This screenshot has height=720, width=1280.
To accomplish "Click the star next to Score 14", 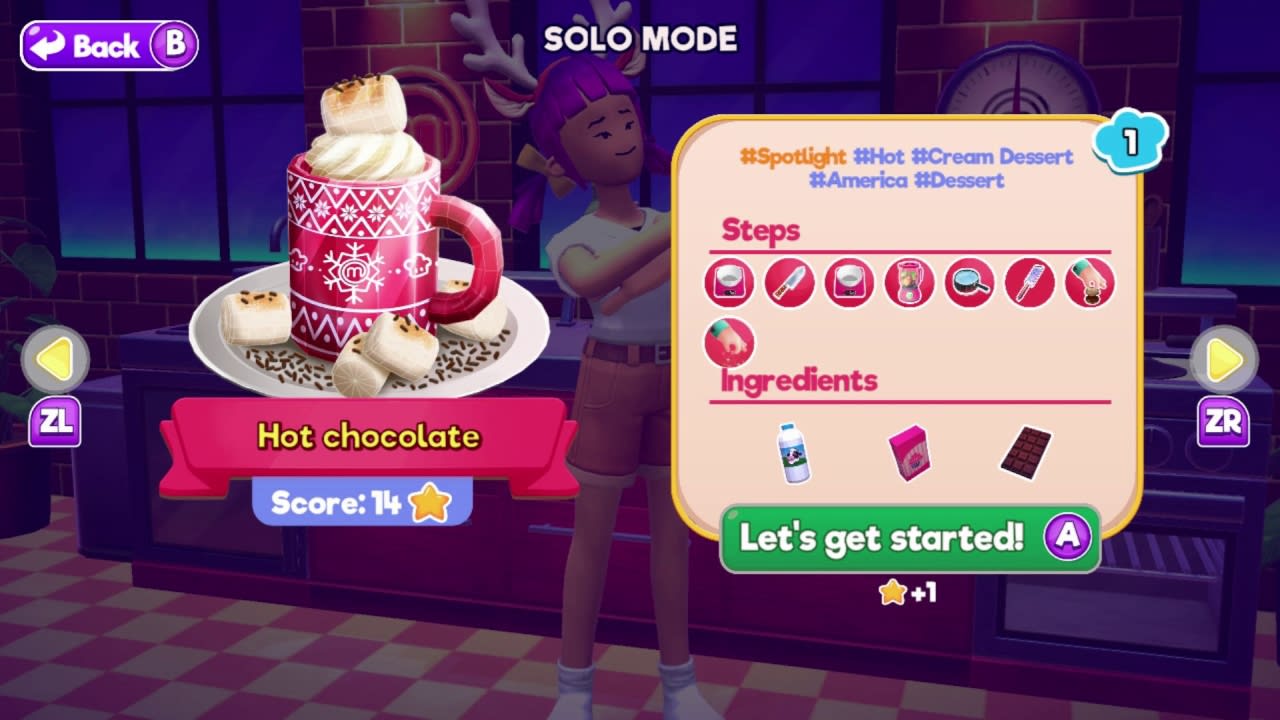I will click(x=430, y=503).
